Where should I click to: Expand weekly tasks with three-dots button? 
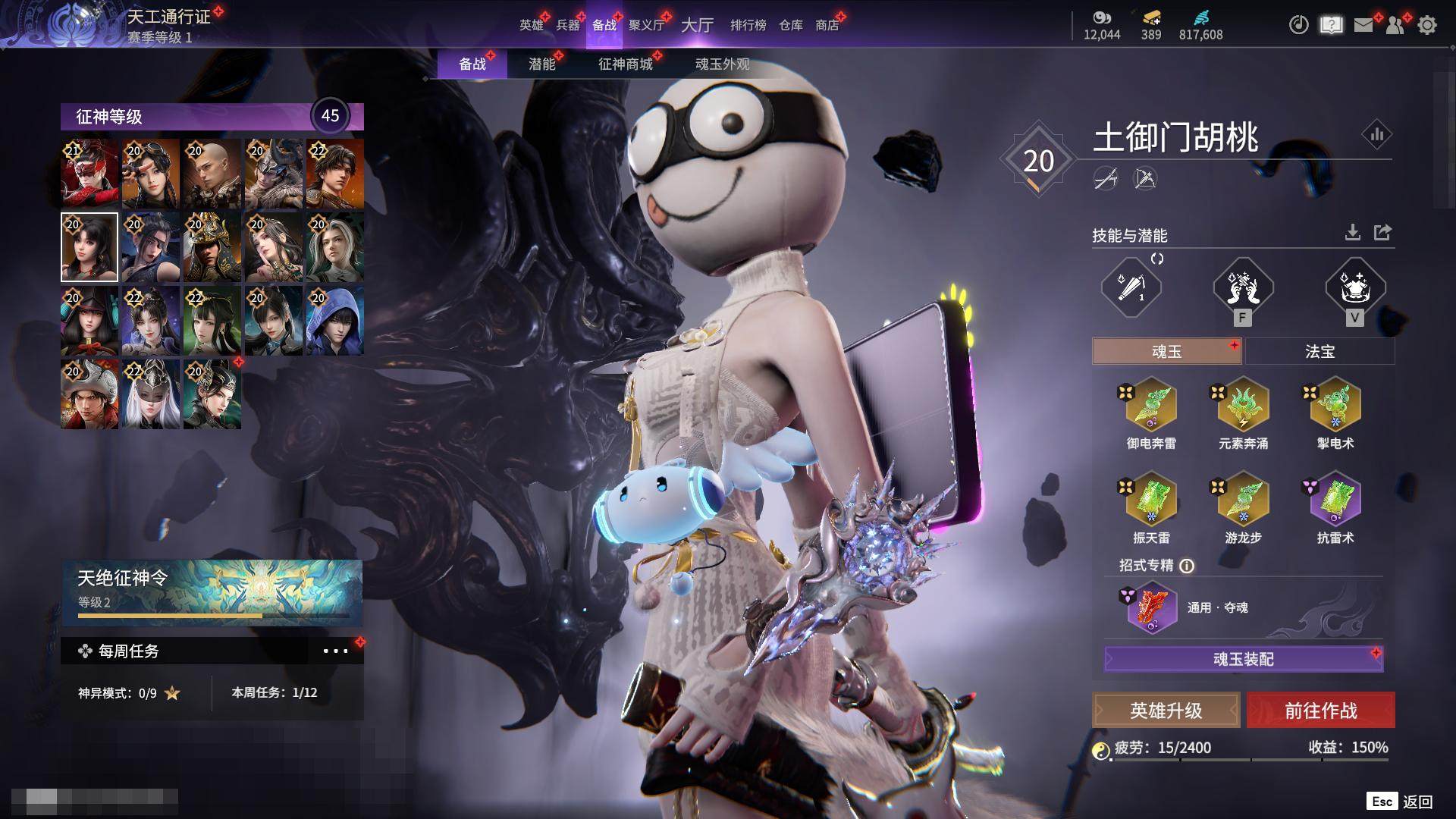click(x=335, y=651)
